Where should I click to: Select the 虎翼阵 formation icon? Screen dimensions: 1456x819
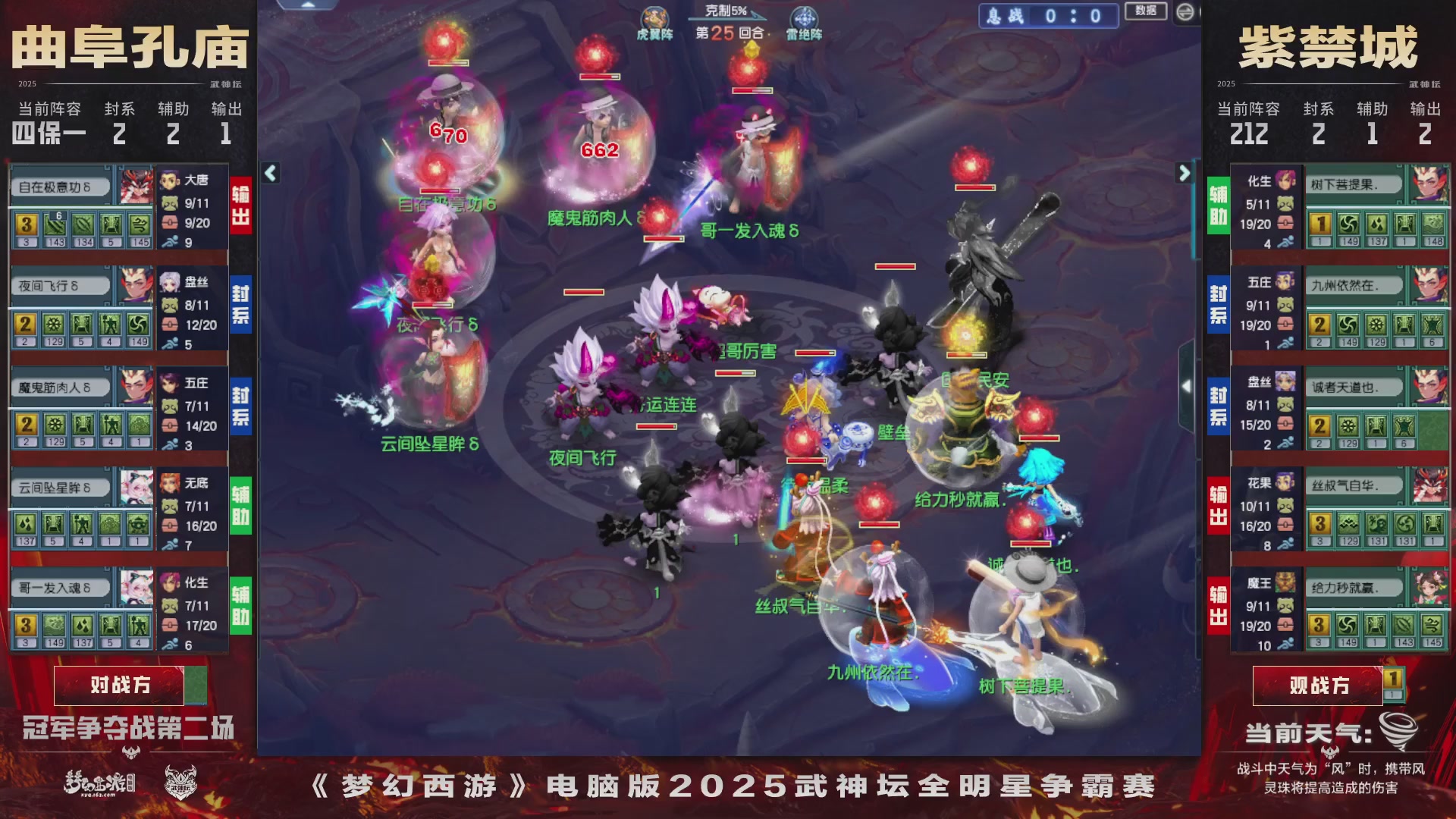click(x=657, y=17)
